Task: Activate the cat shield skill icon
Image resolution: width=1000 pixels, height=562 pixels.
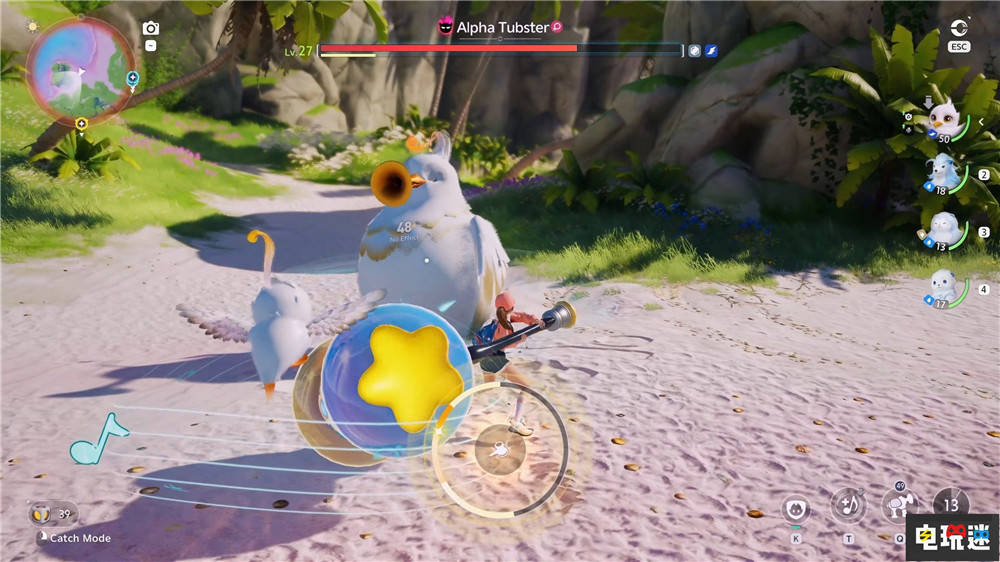Action: [x=795, y=508]
